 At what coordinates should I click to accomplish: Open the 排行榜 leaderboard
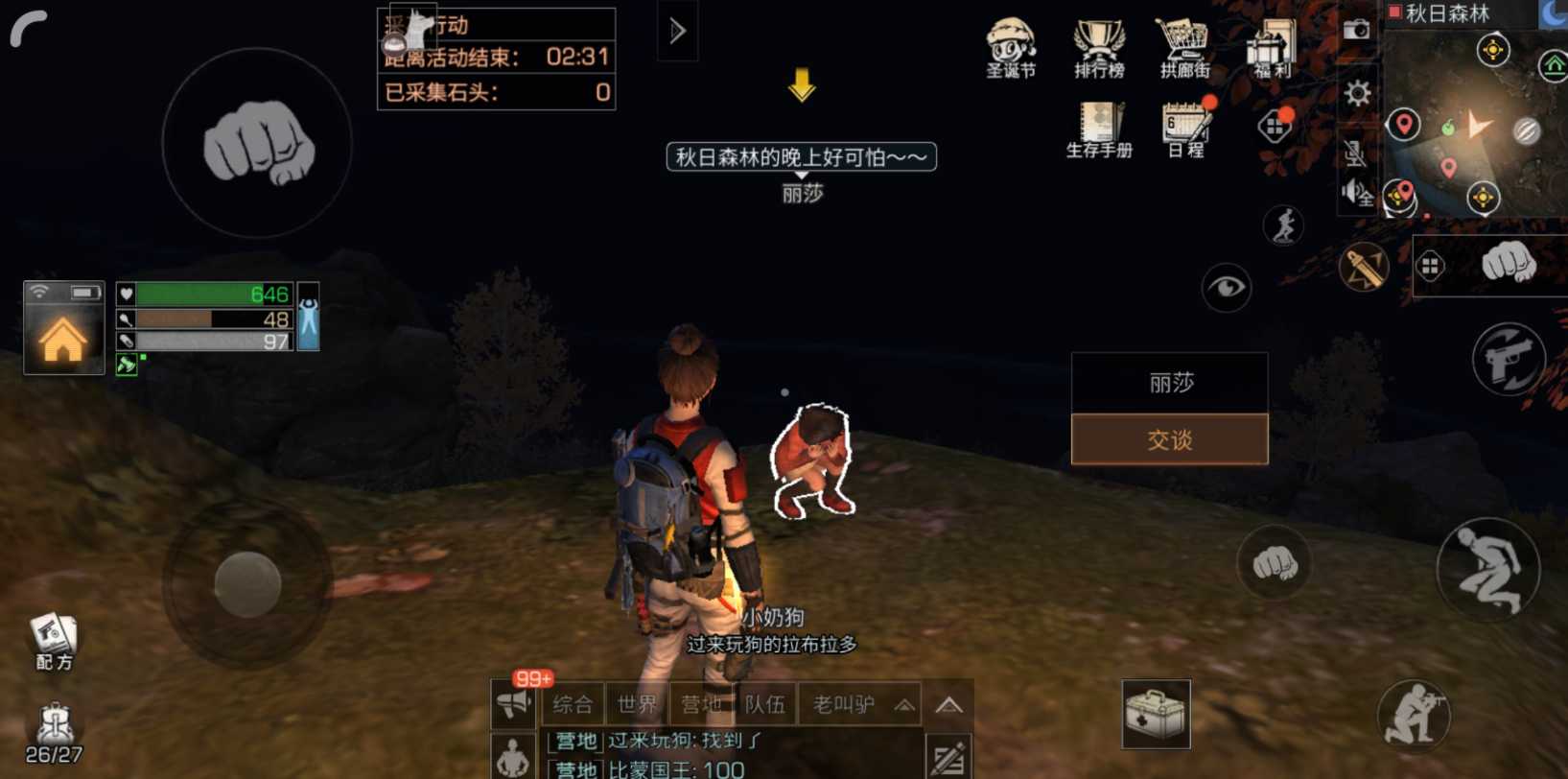[1099, 46]
